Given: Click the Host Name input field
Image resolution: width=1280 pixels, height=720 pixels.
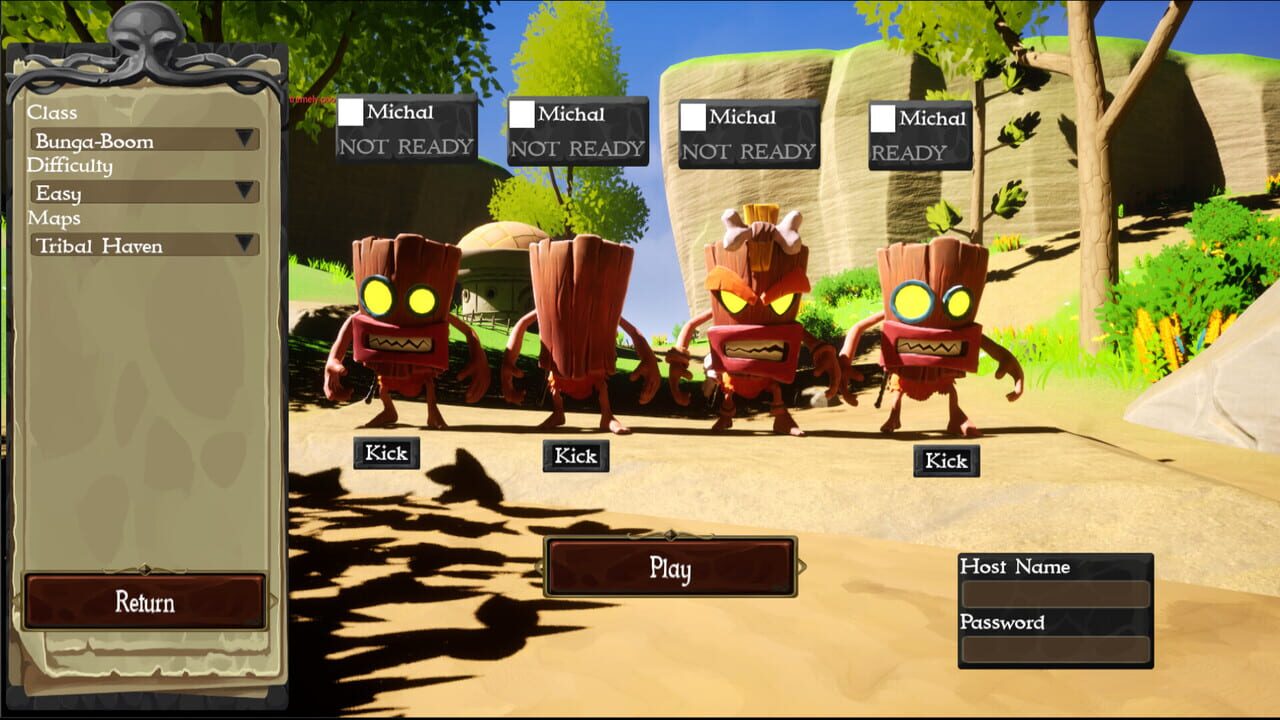Looking at the screenshot, I should [1057, 591].
